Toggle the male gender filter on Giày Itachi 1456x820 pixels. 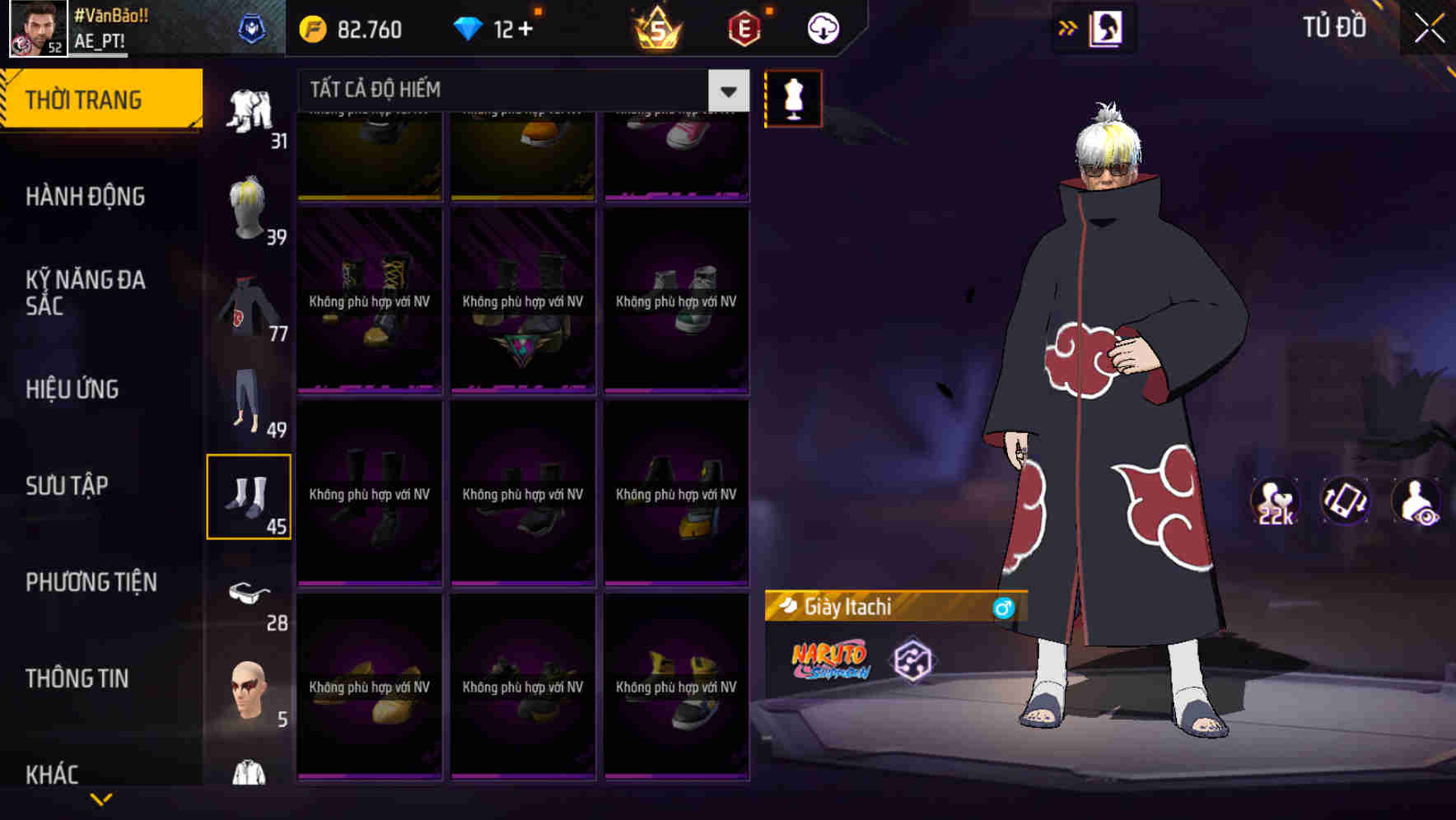(x=1001, y=608)
